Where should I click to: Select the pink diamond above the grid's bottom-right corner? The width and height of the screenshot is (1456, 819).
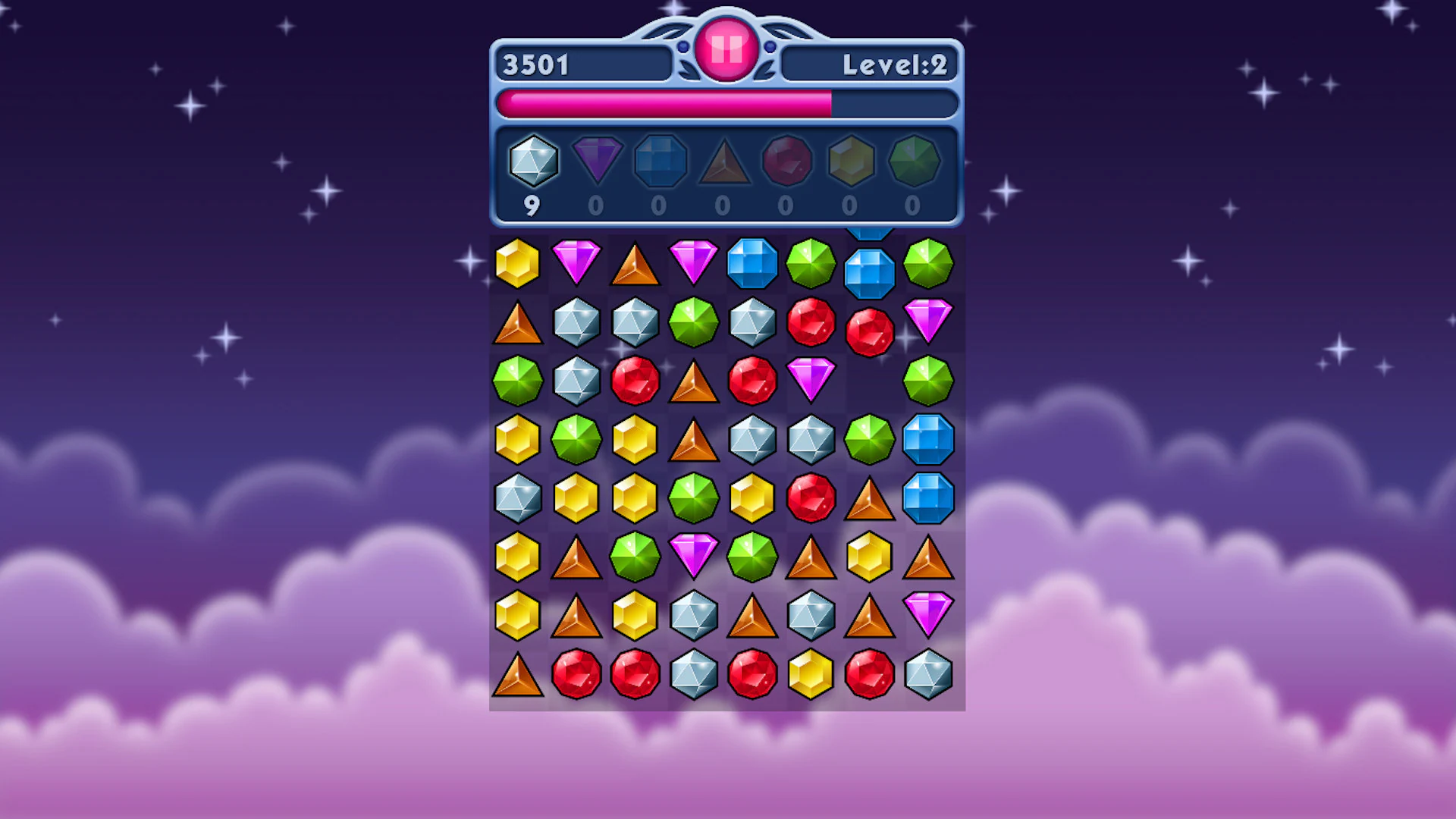click(x=929, y=614)
